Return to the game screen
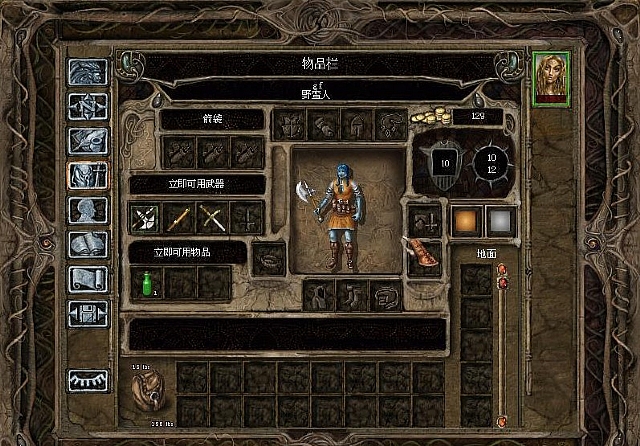 (x=87, y=72)
